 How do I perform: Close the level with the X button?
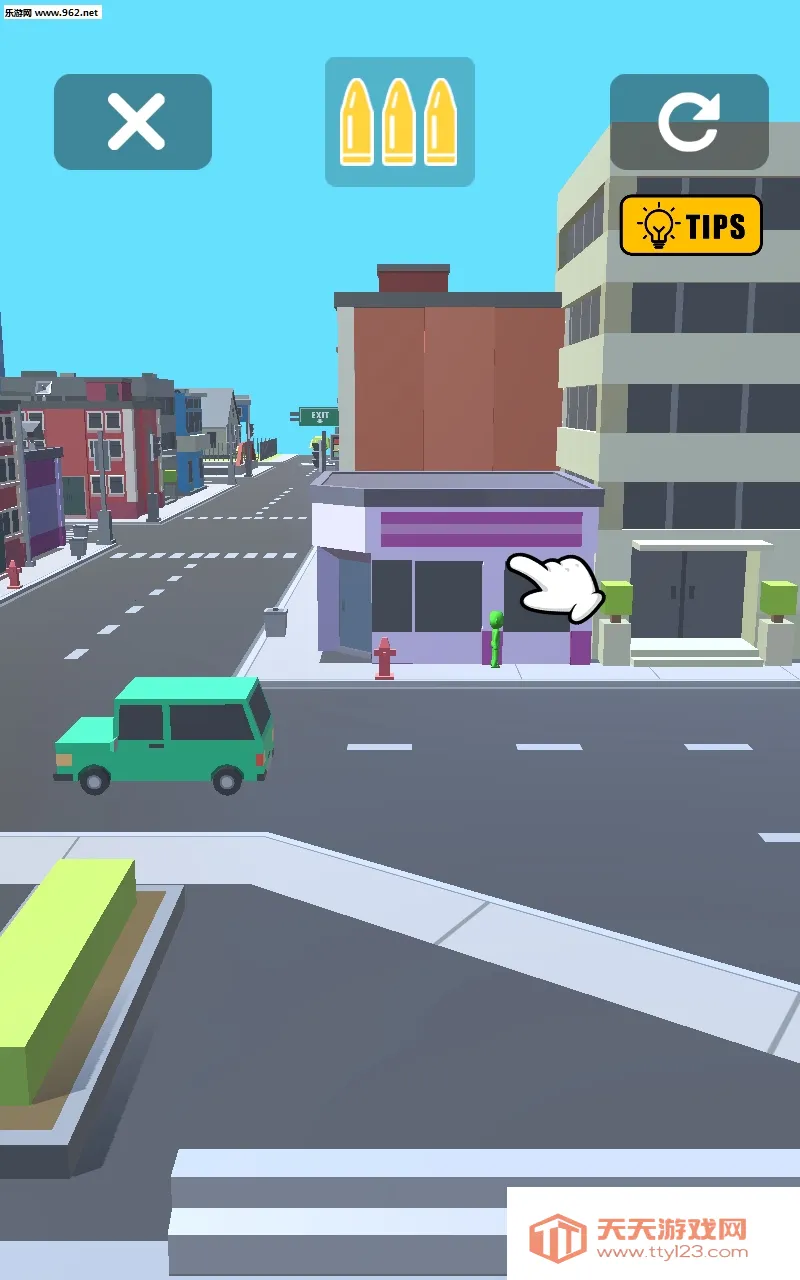(x=133, y=122)
